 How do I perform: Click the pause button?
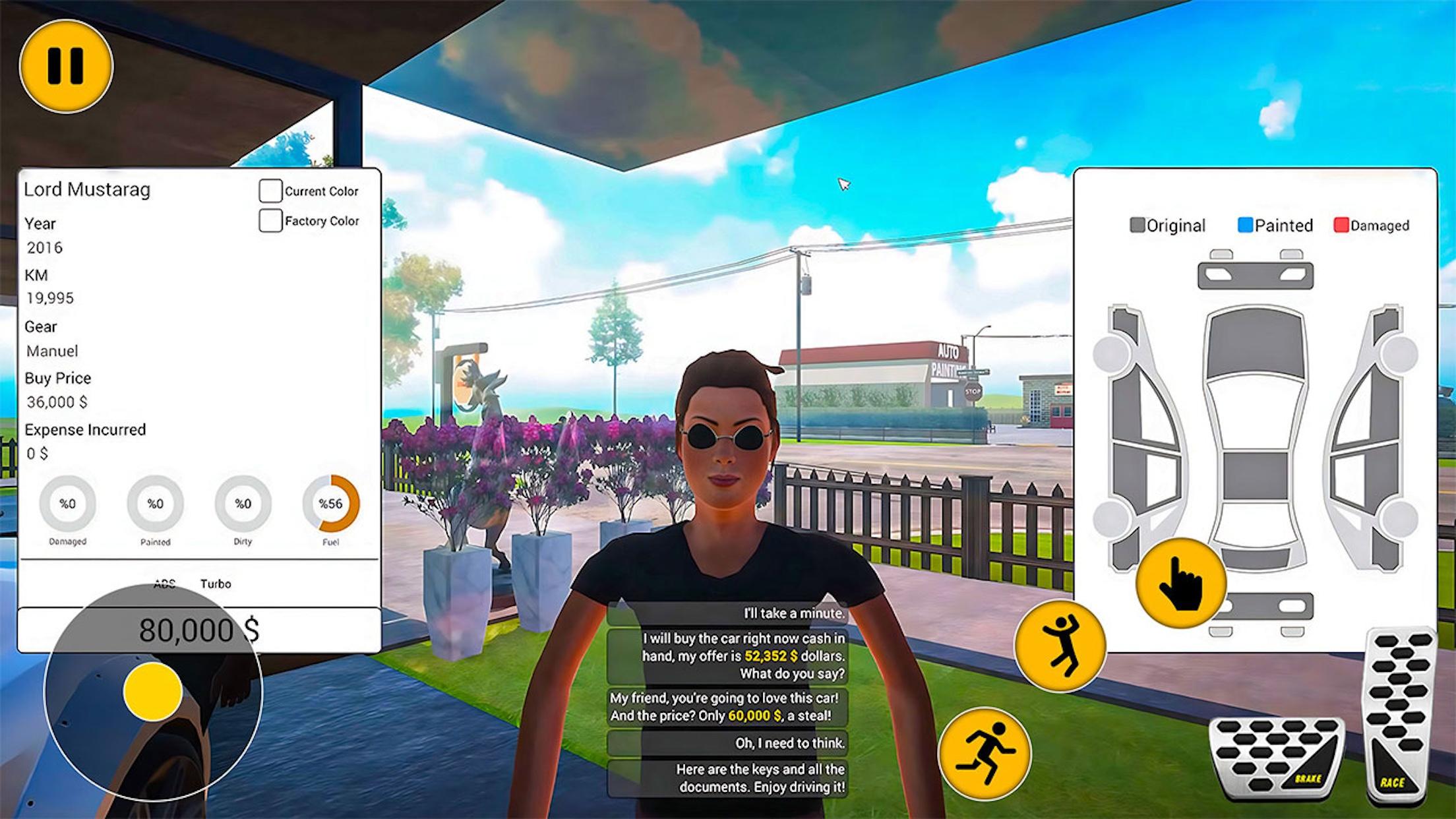coord(65,66)
